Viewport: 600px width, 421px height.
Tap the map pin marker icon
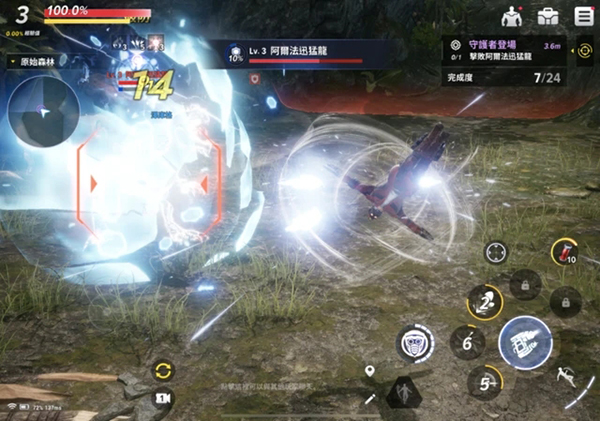click(x=370, y=372)
